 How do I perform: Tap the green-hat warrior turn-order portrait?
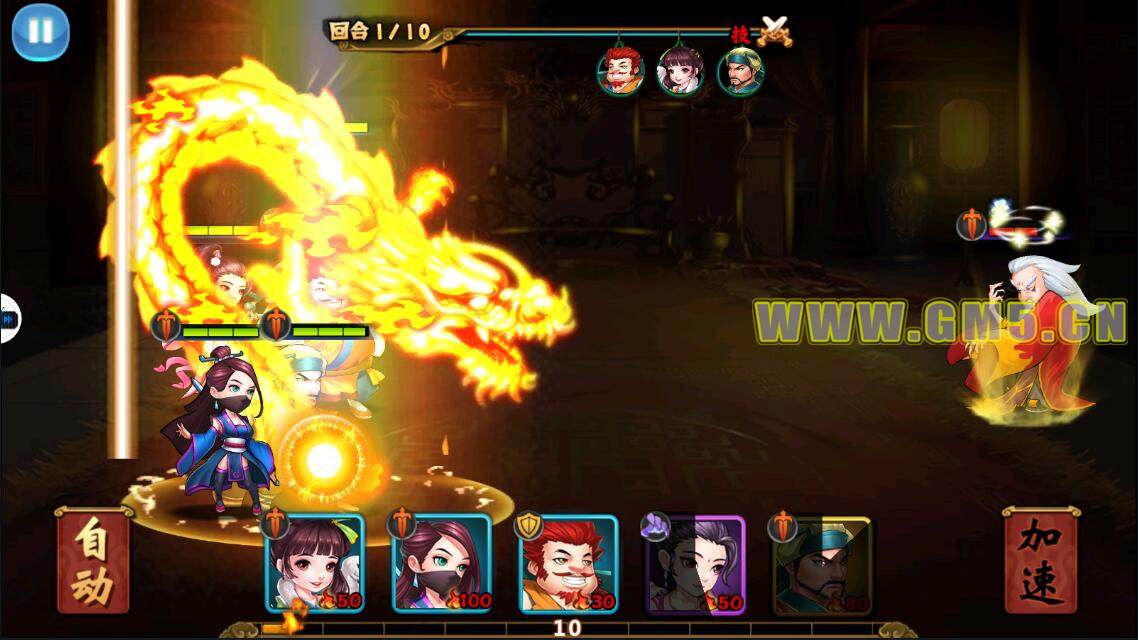click(x=740, y=71)
